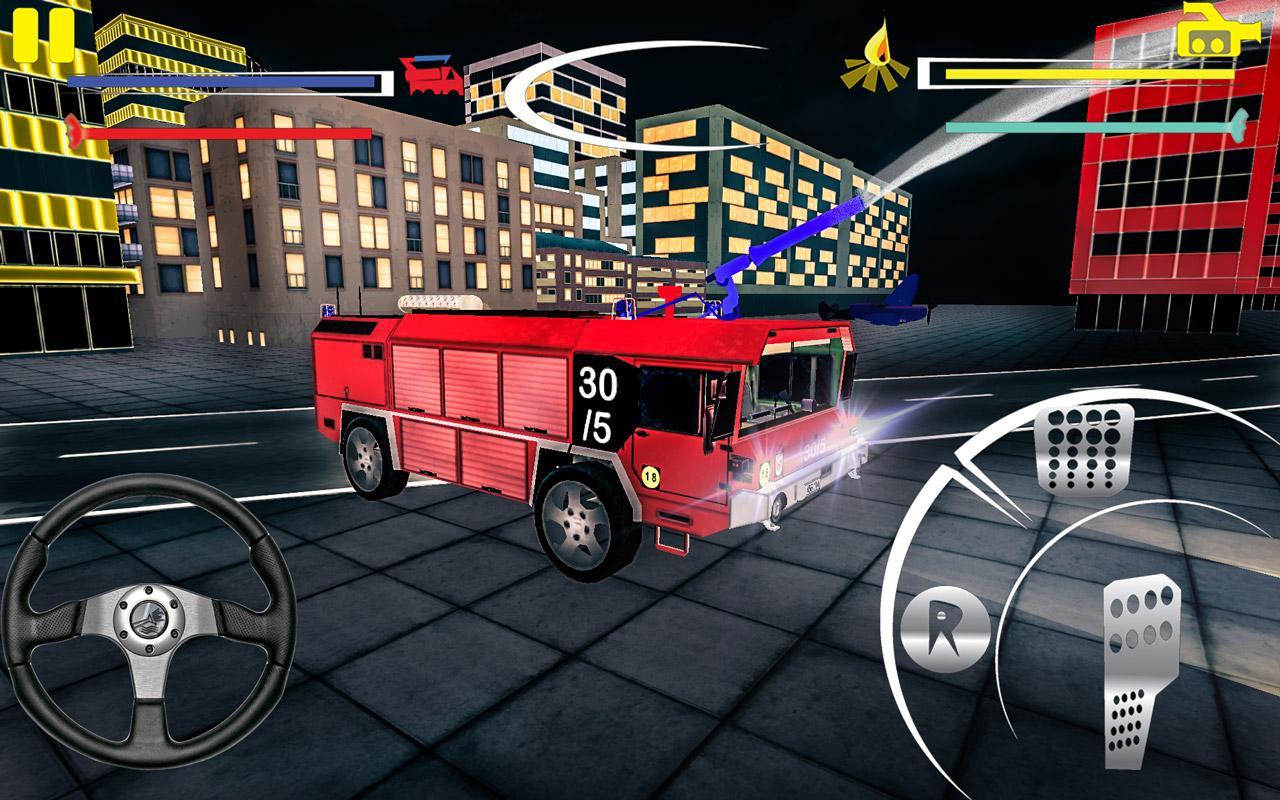Click the yellow 18 badge on the truck
The width and height of the screenshot is (1280, 800).
point(652,477)
